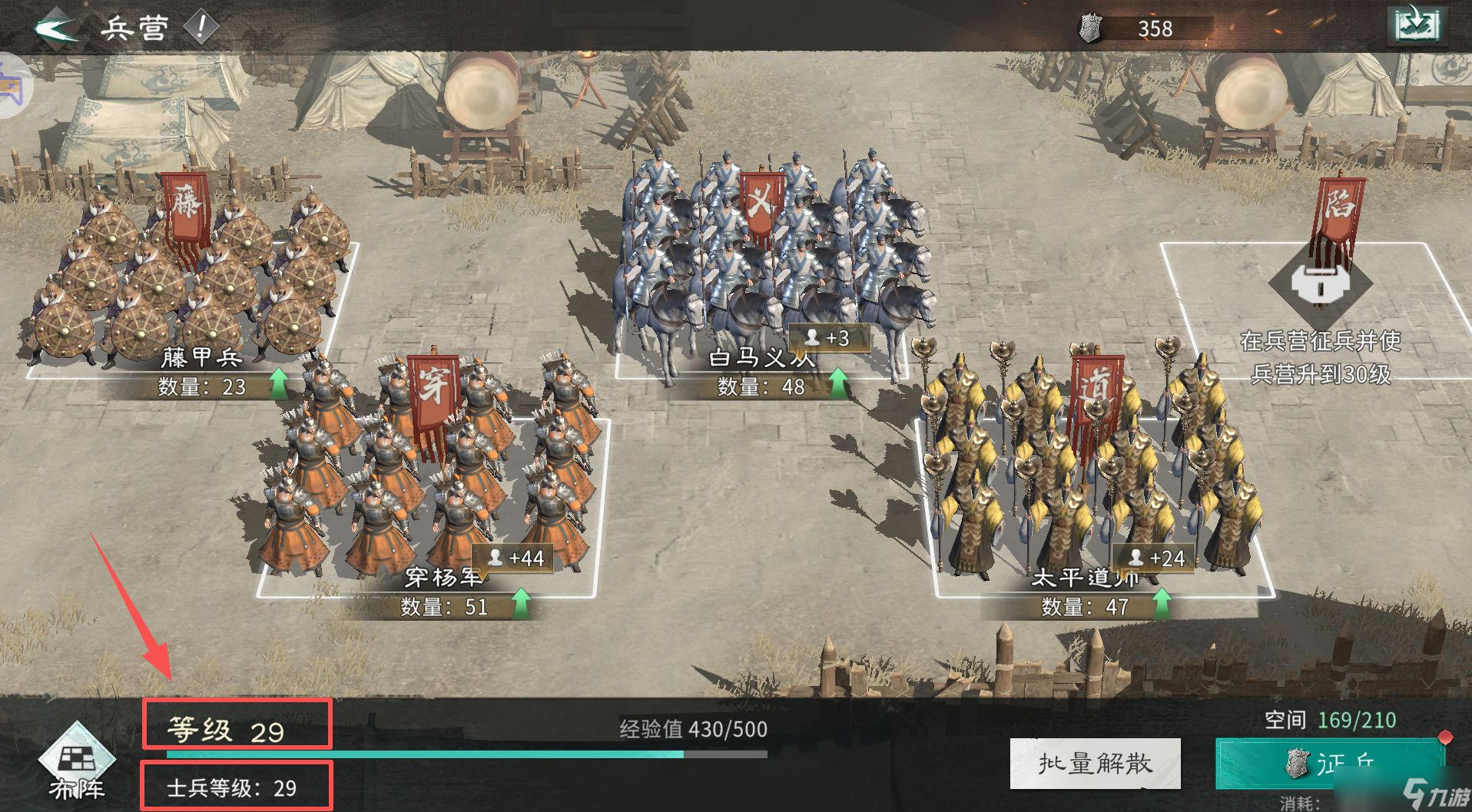Click the shield currency icon showing 358
The height and width of the screenshot is (812, 1472).
click(x=1090, y=28)
